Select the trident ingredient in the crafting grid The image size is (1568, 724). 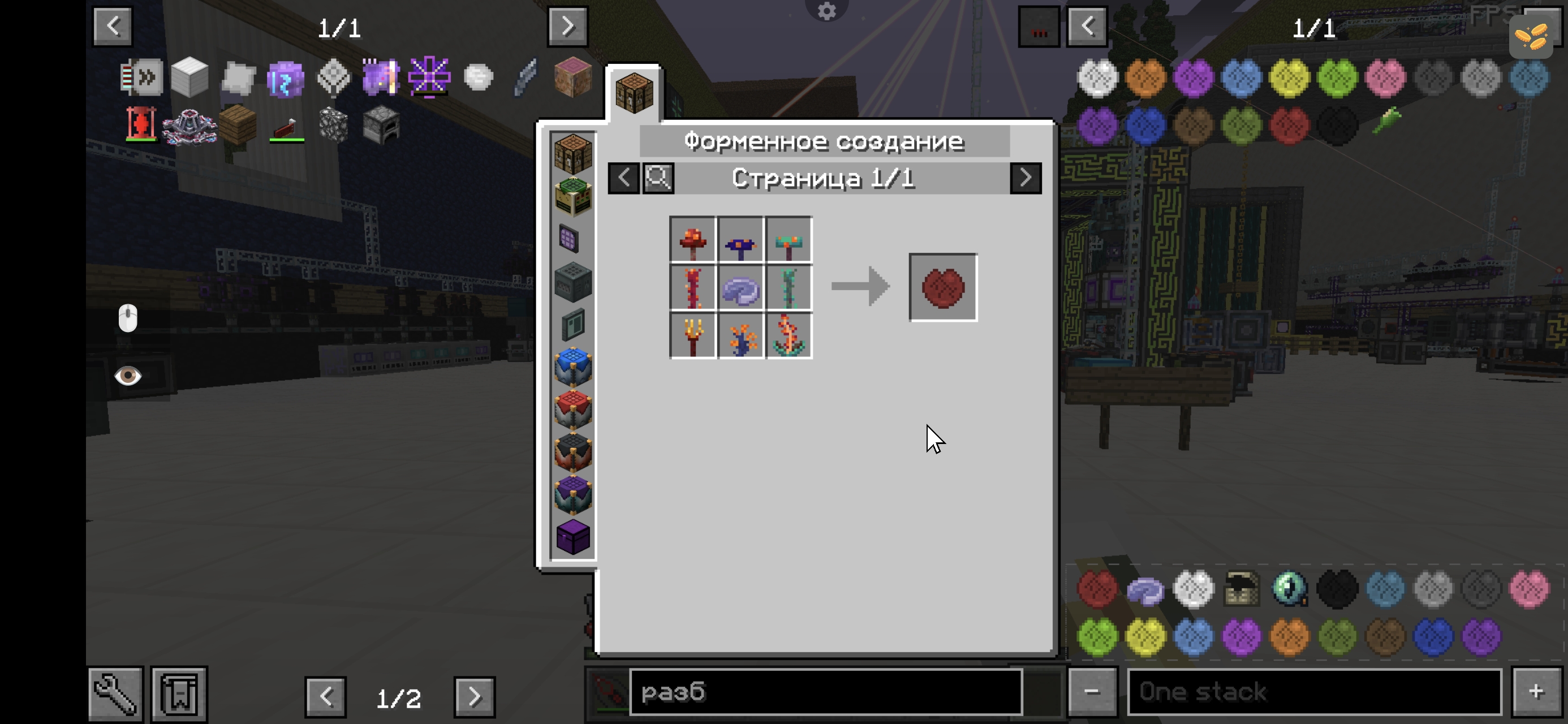[693, 336]
